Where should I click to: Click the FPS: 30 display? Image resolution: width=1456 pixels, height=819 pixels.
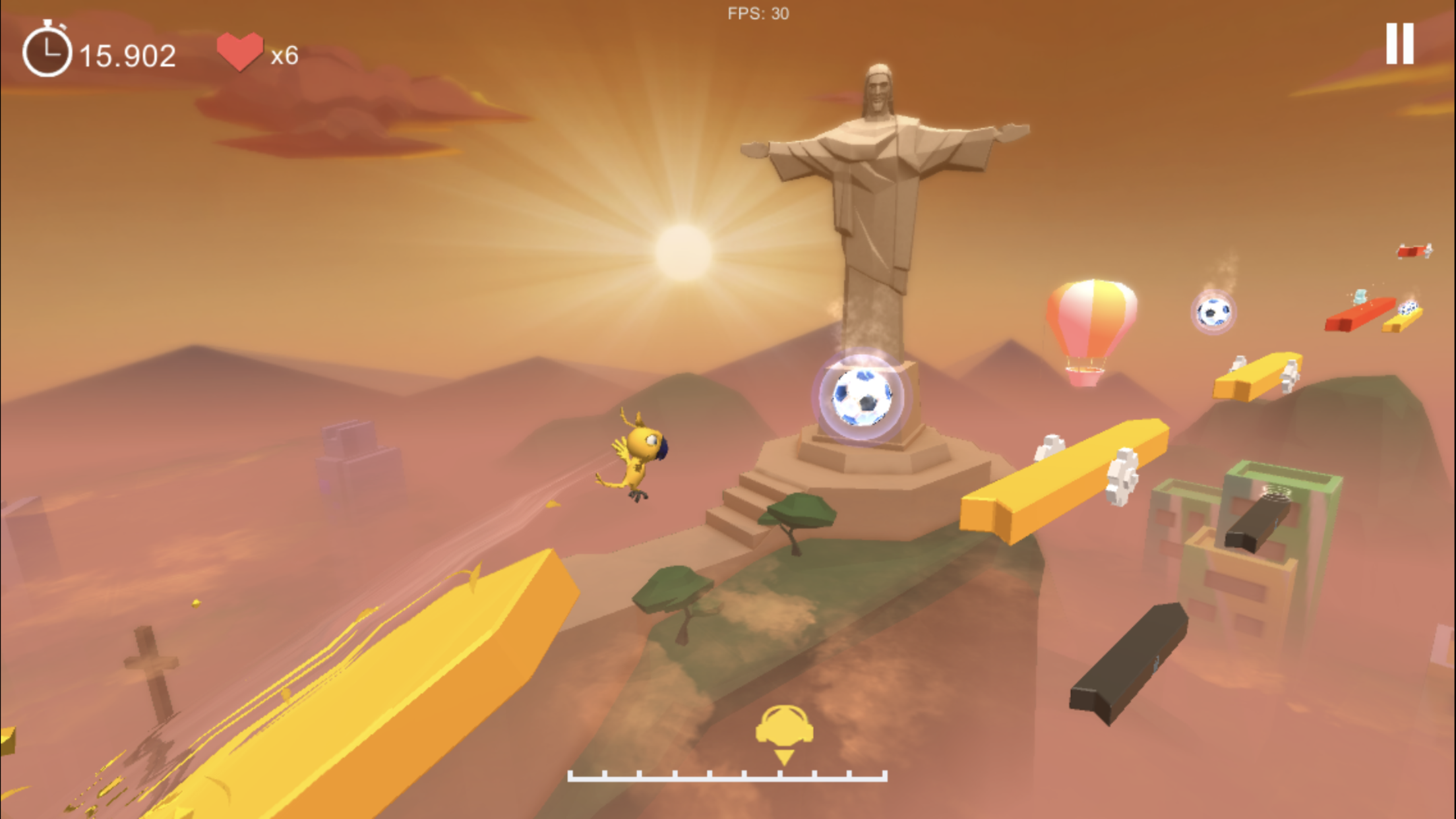click(757, 12)
